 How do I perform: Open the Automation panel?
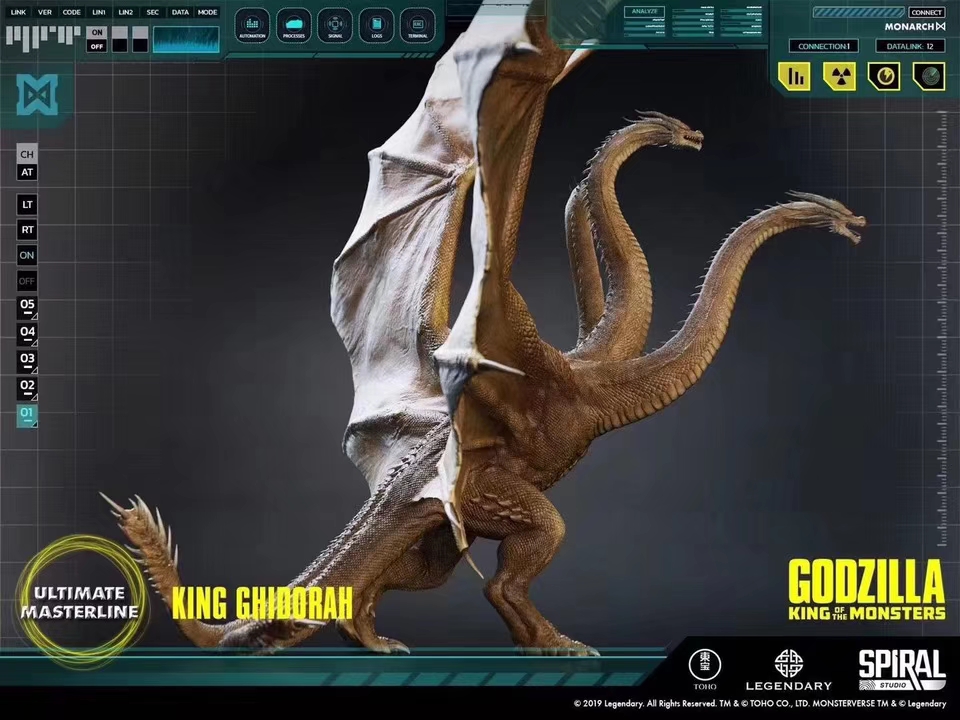click(252, 24)
